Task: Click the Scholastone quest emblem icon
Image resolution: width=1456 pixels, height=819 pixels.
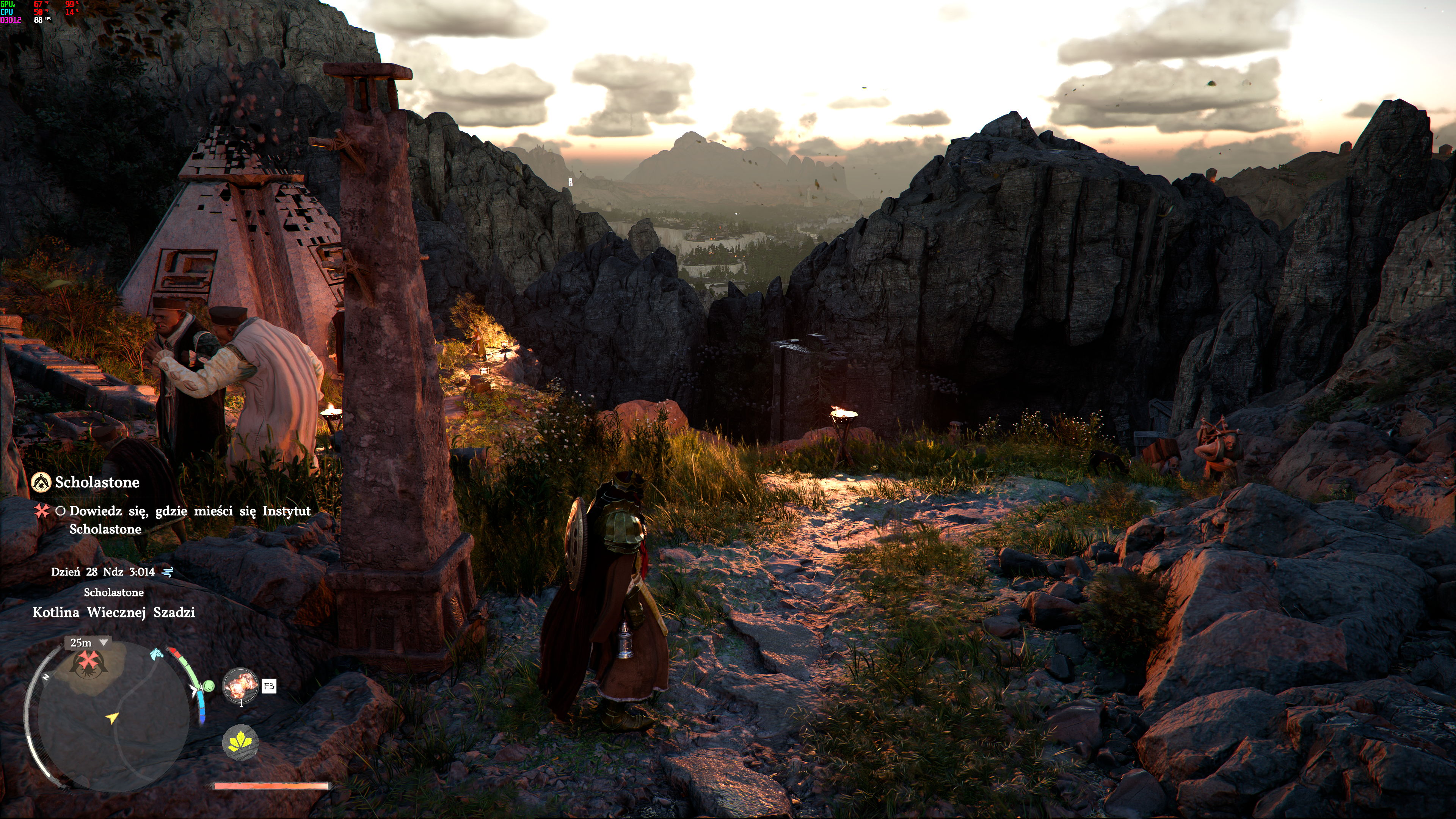Action: click(x=41, y=482)
